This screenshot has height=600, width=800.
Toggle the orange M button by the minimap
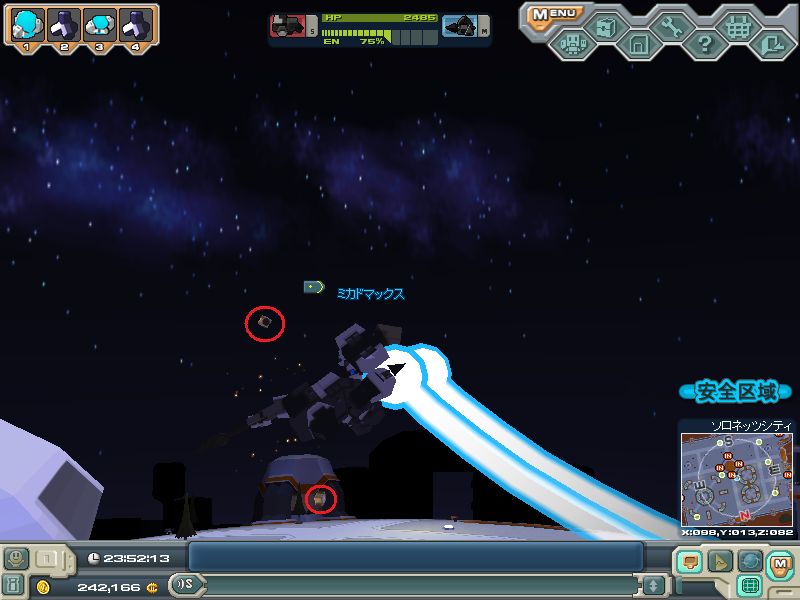click(780, 563)
